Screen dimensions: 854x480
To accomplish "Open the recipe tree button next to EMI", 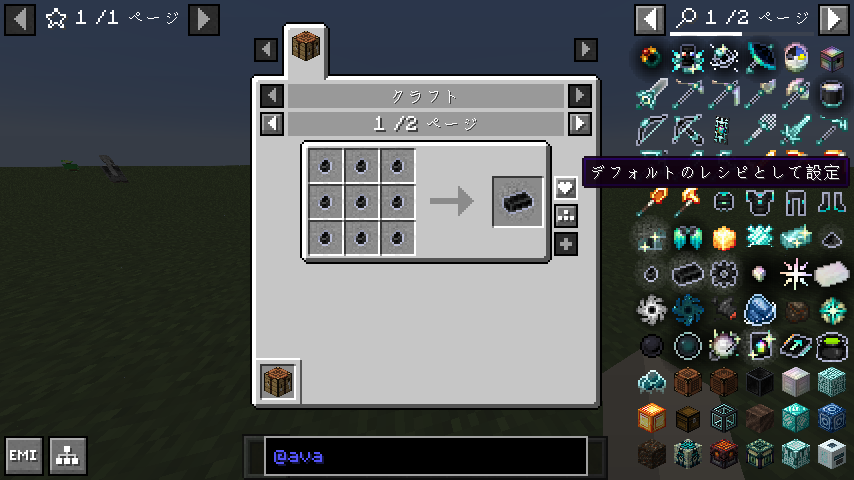I will pos(68,456).
